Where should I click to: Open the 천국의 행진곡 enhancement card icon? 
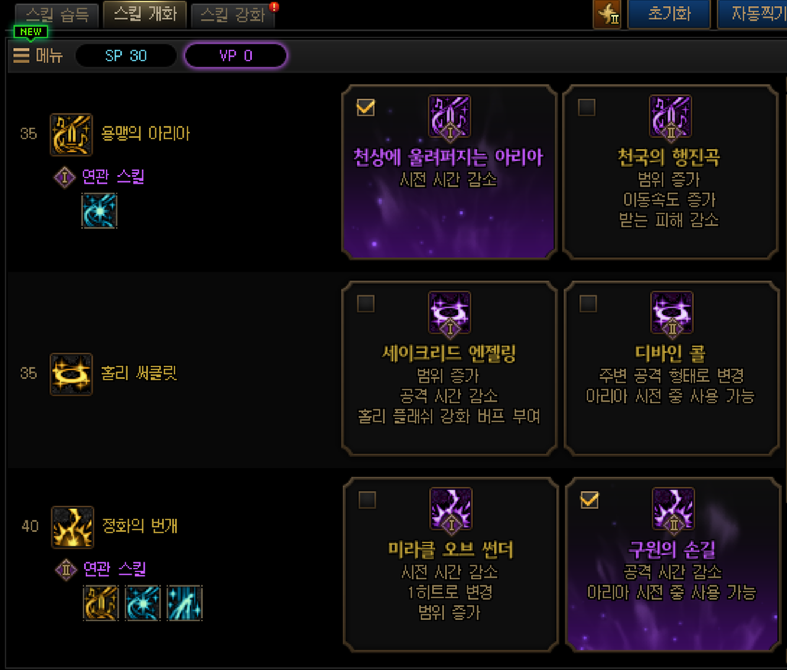click(x=670, y=117)
